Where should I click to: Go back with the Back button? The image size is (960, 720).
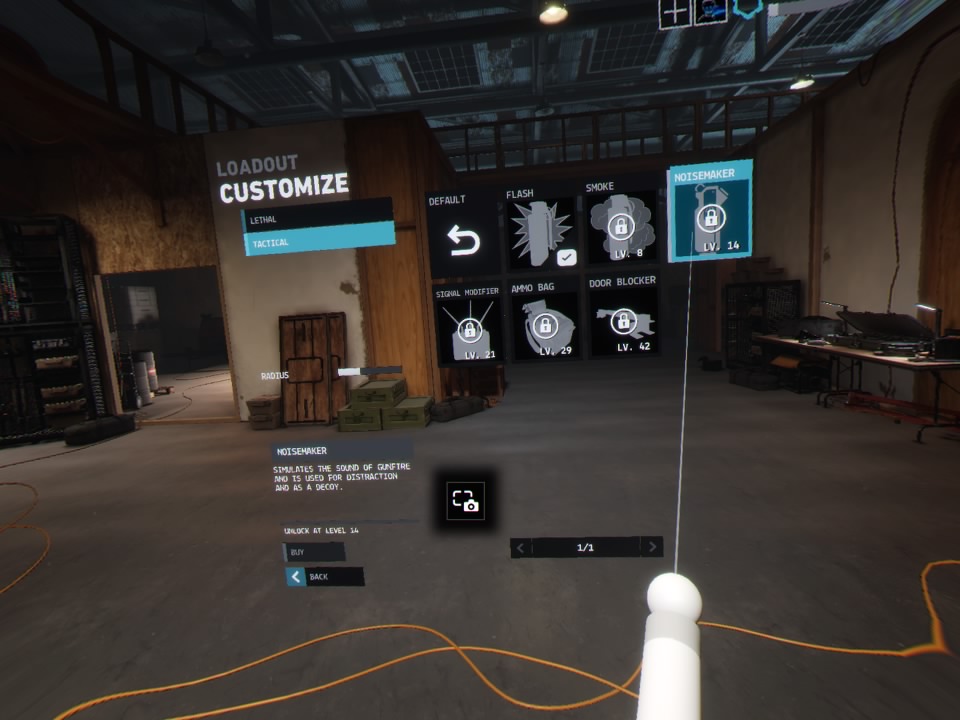pyautogui.click(x=324, y=577)
